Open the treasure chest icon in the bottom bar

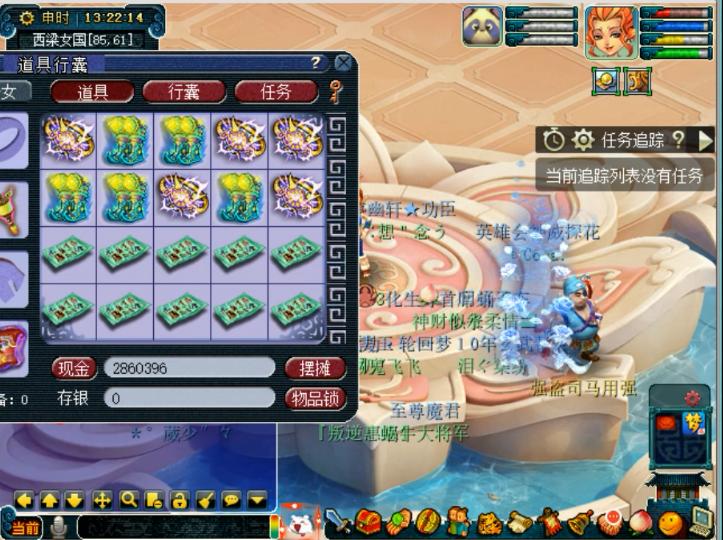coord(370,521)
